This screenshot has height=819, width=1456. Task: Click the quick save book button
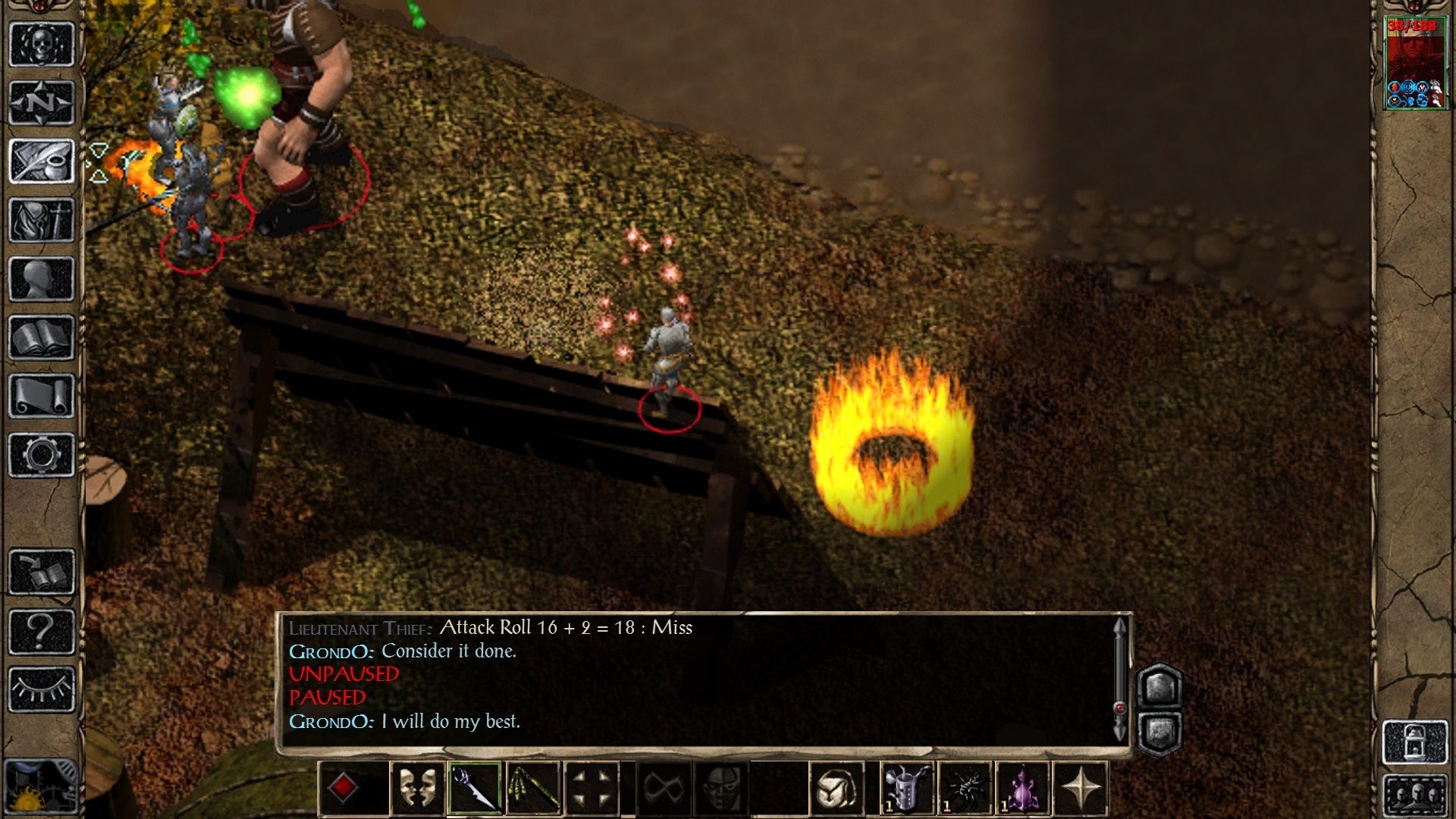coord(42,573)
